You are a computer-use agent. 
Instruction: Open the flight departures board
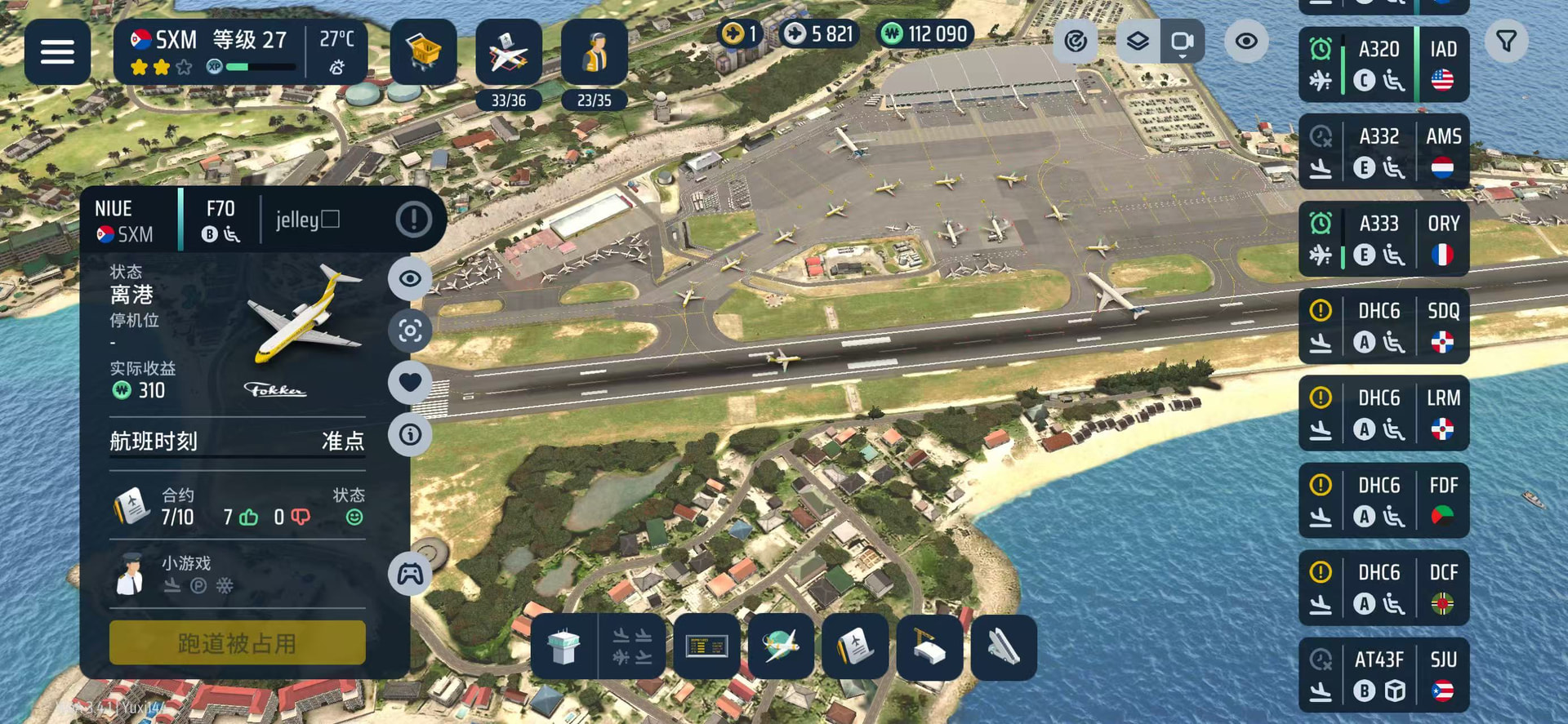[706, 647]
